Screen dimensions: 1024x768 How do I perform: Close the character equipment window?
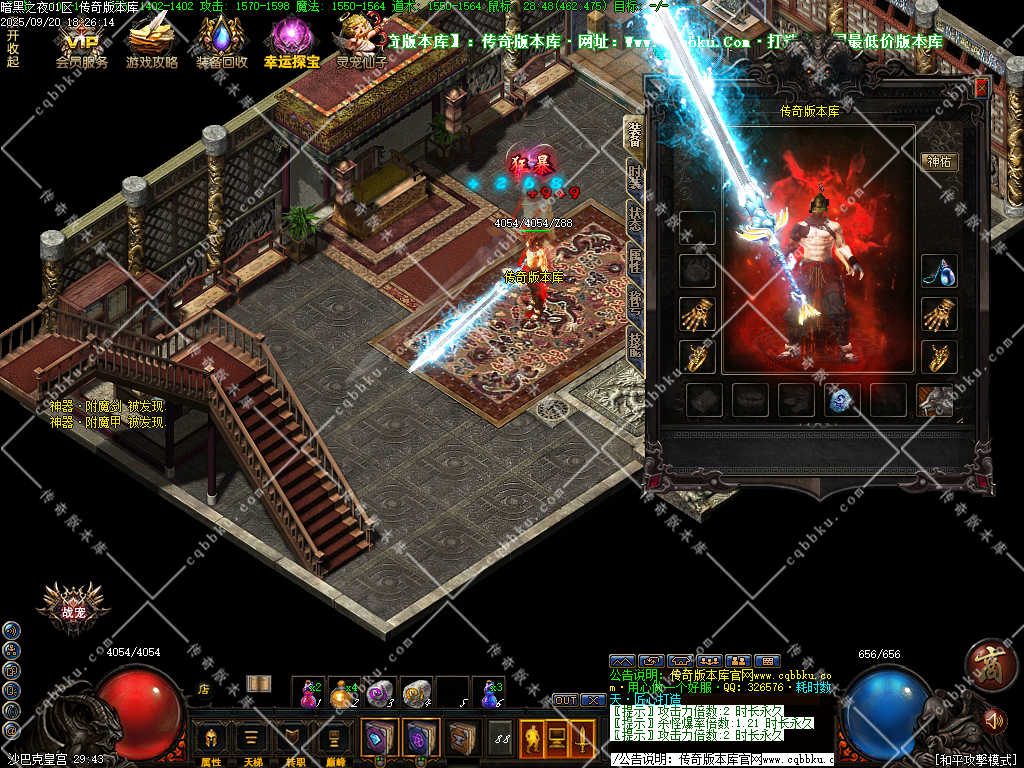(x=980, y=88)
